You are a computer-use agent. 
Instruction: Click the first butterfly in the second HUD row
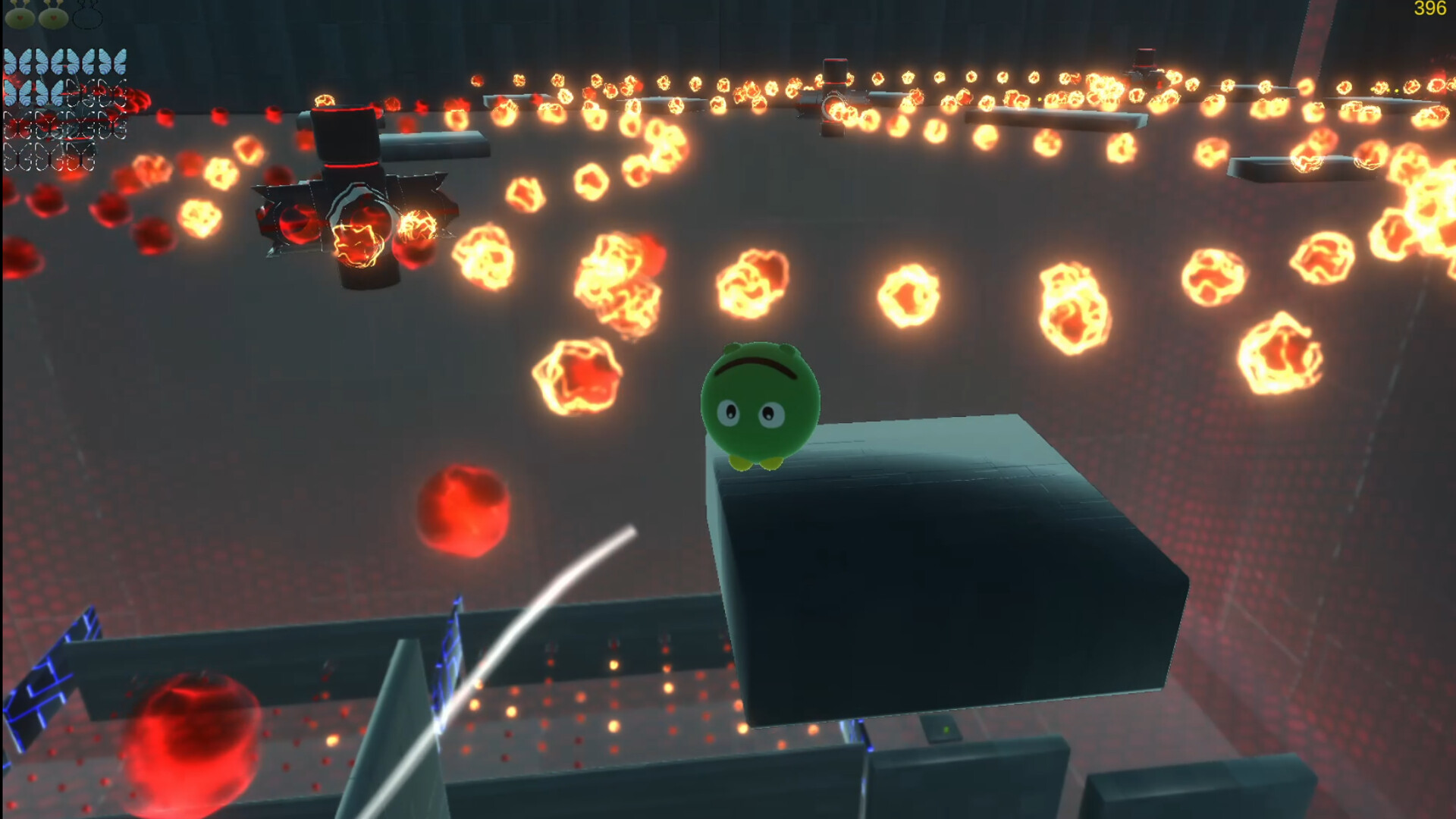click(x=17, y=93)
